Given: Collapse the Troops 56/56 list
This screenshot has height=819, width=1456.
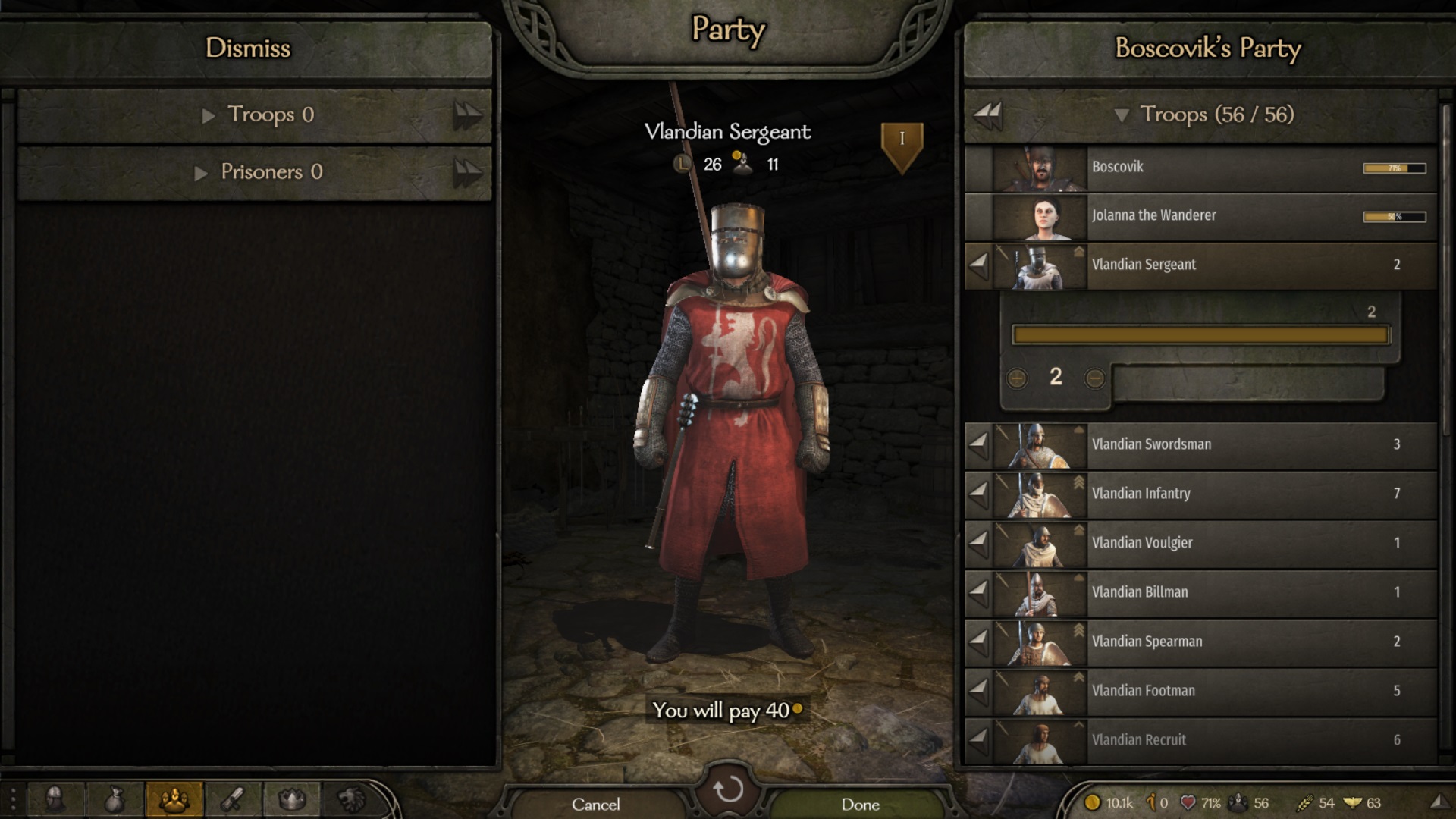Looking at the screenshot, I should [x=1124, y=115].
